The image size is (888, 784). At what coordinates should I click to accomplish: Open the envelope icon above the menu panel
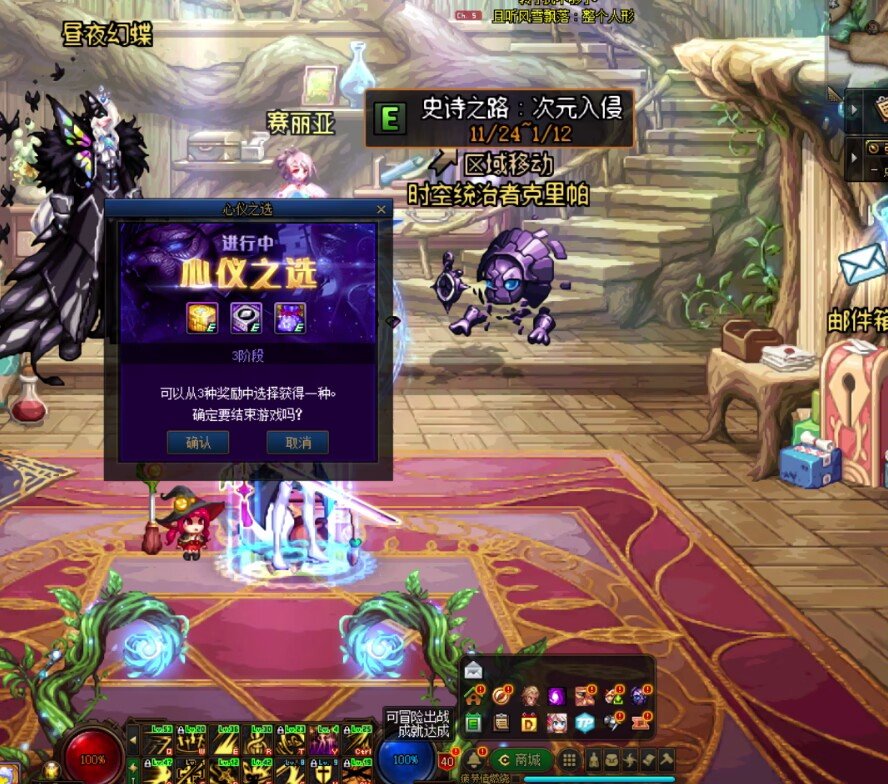(472, 669)
